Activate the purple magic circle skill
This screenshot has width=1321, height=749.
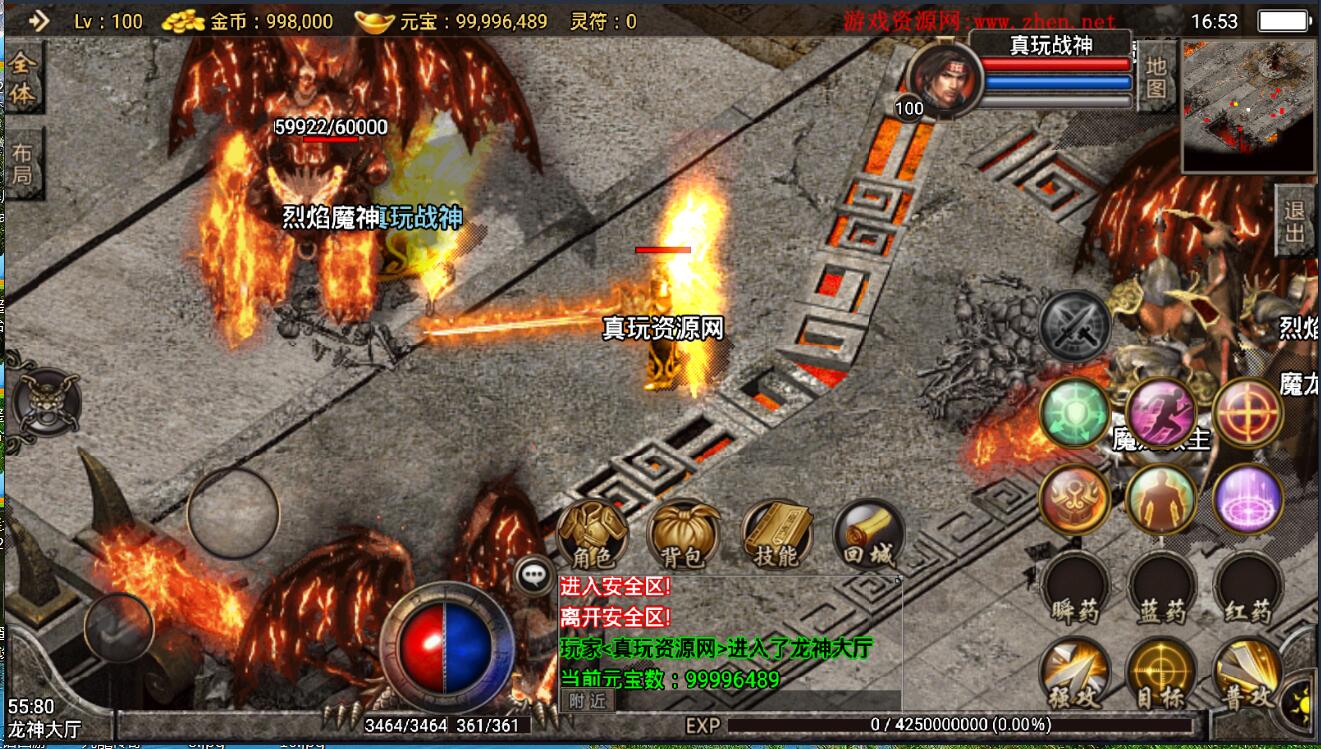1247,498
